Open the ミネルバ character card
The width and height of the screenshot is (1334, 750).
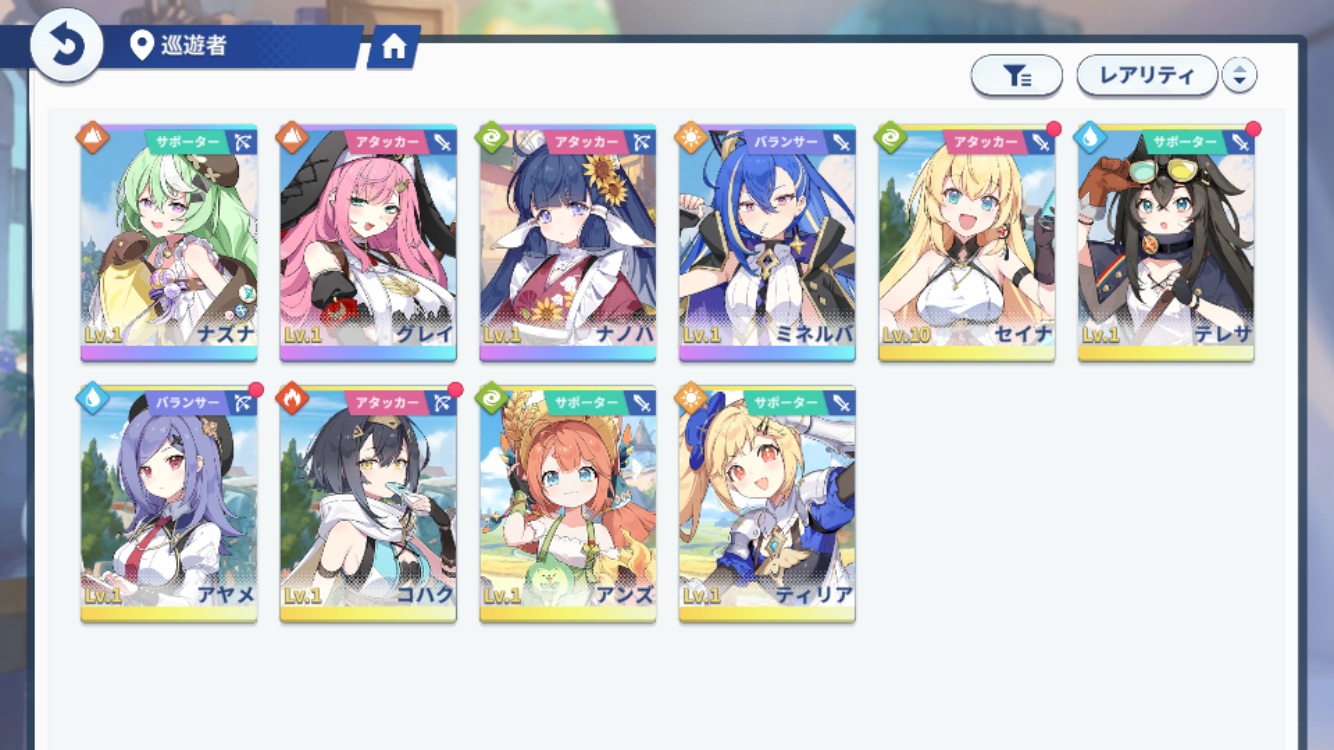point(767,242)
